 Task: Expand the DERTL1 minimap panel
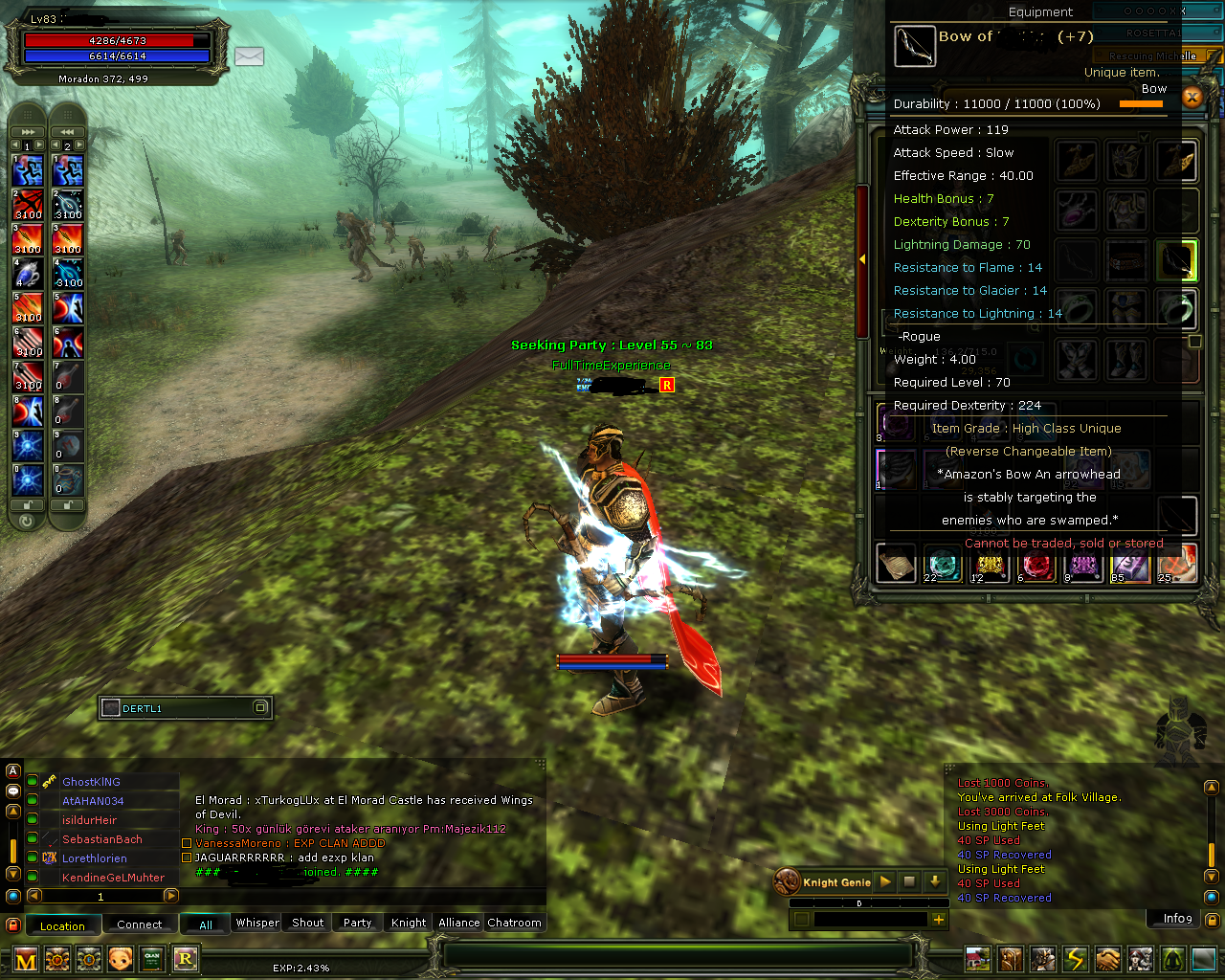[x=260, y=707]
